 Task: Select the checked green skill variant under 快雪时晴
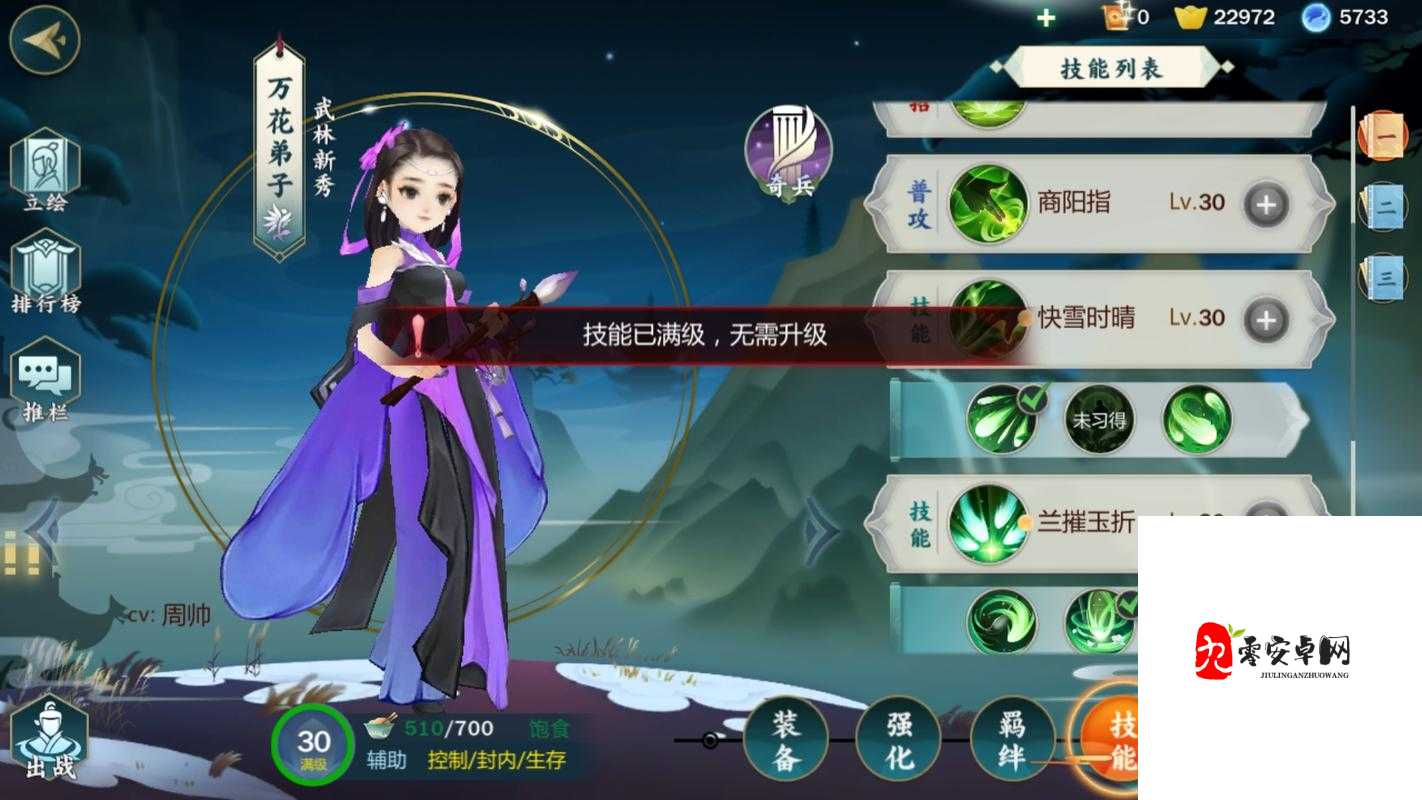[x=1000, y=420]
